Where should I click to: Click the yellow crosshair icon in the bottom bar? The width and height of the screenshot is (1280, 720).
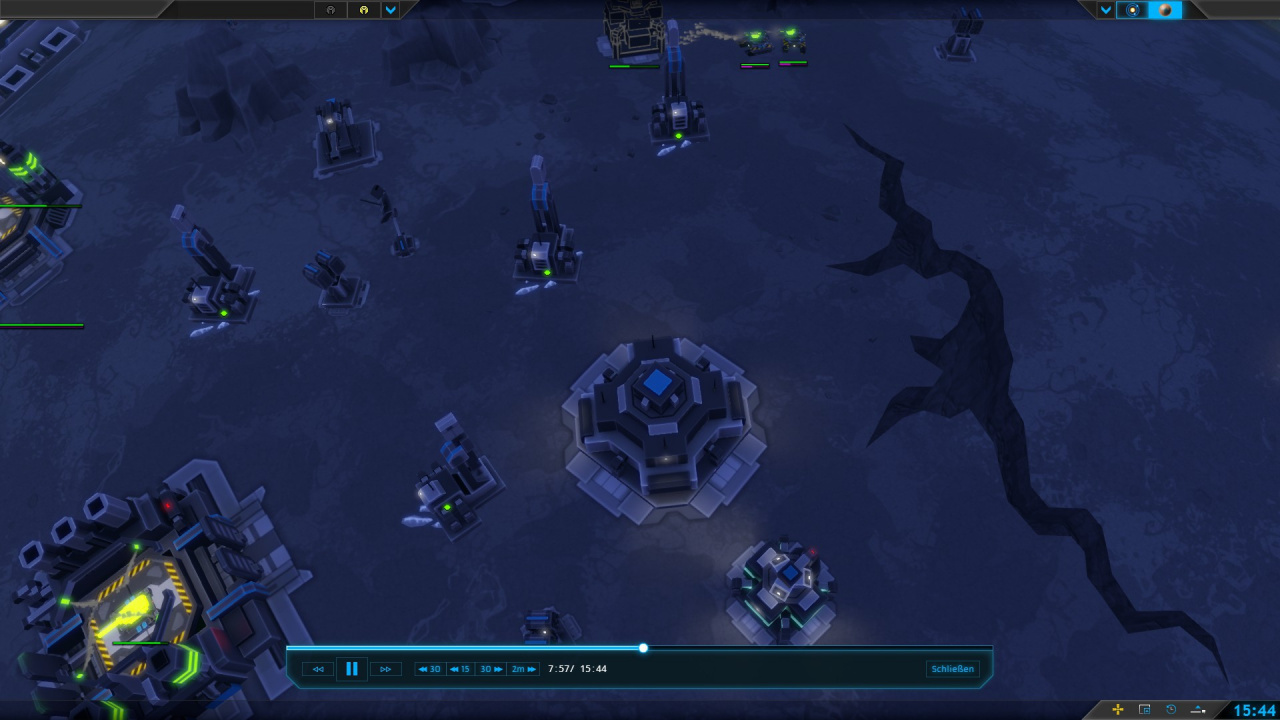click(1118, 710)
